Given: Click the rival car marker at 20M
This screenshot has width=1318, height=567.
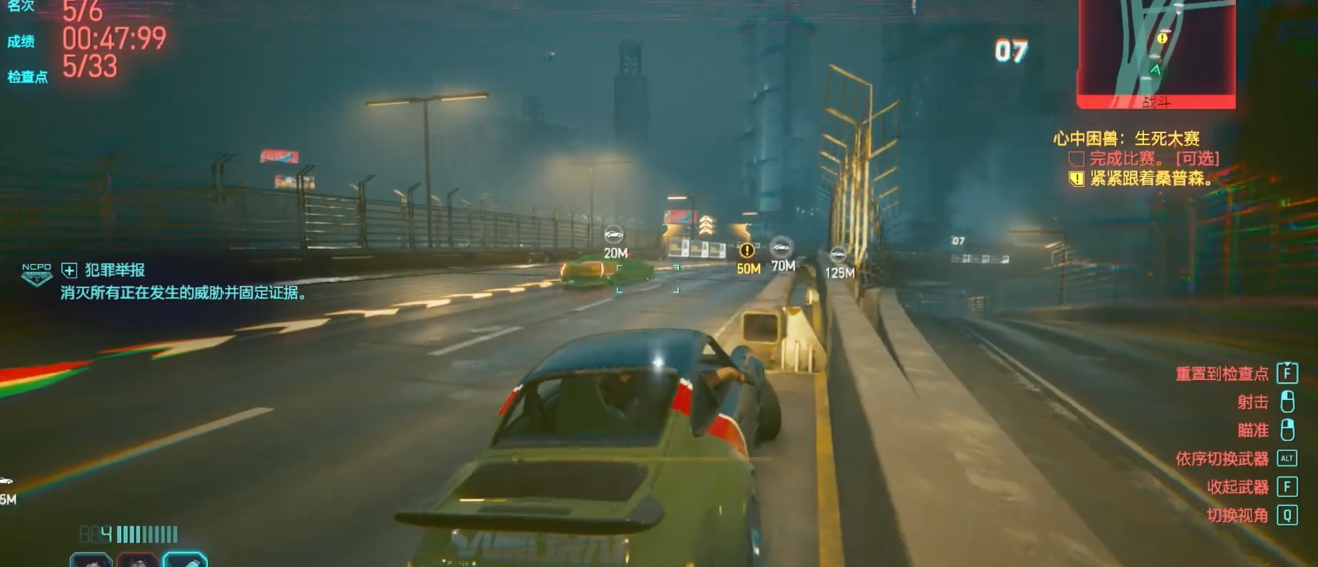Looking at the screenshot, I should point(614,236).
